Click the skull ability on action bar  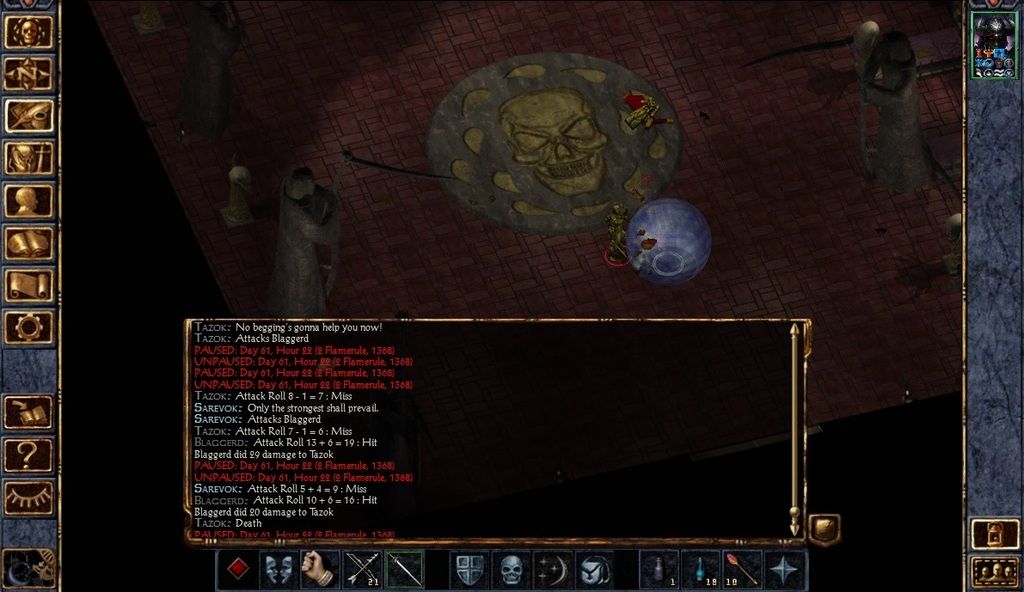point(511,570)
